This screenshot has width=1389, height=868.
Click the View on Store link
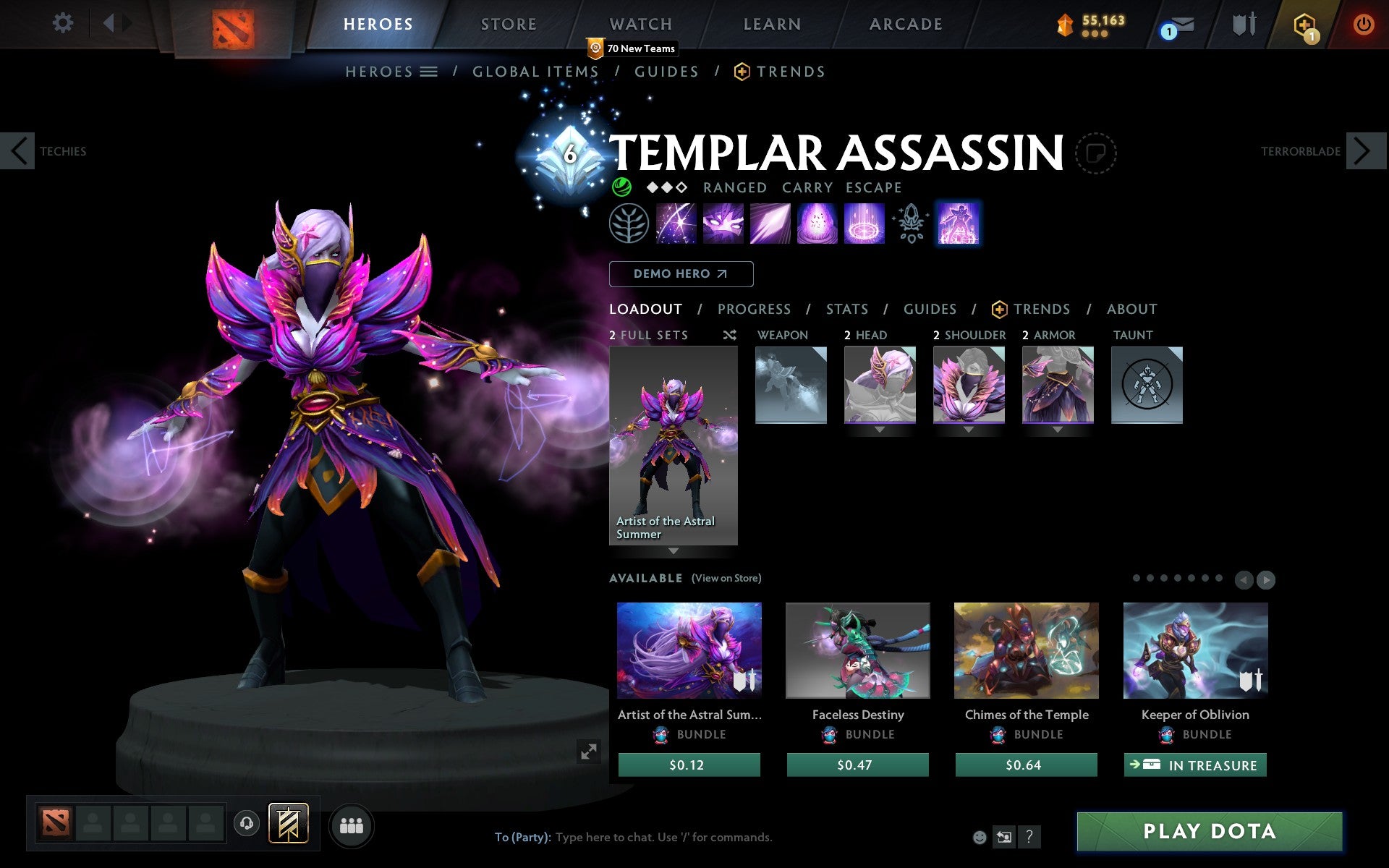(726, 578)
